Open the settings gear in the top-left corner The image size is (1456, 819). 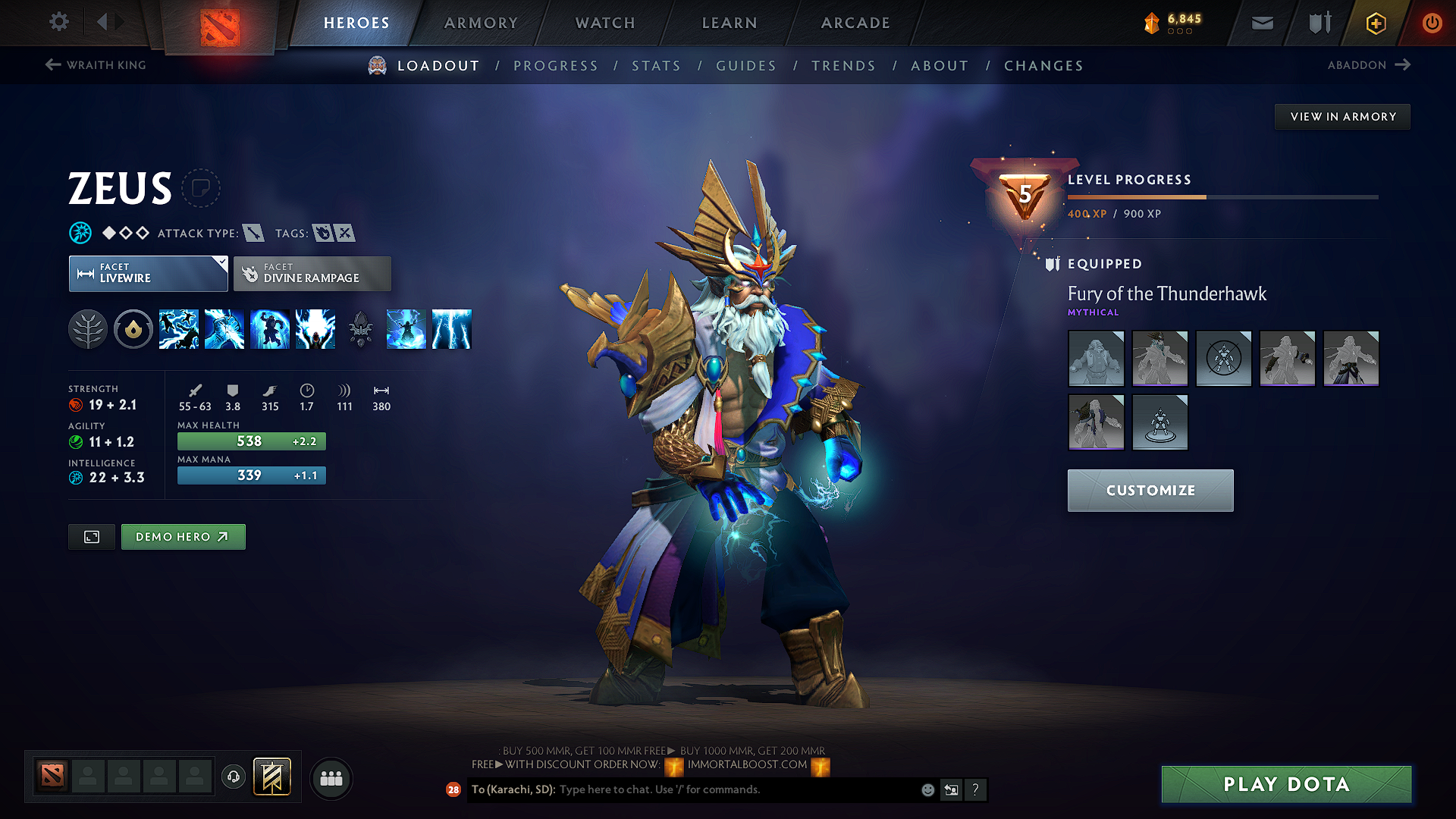pyautogui.click(x=58, y=22)
